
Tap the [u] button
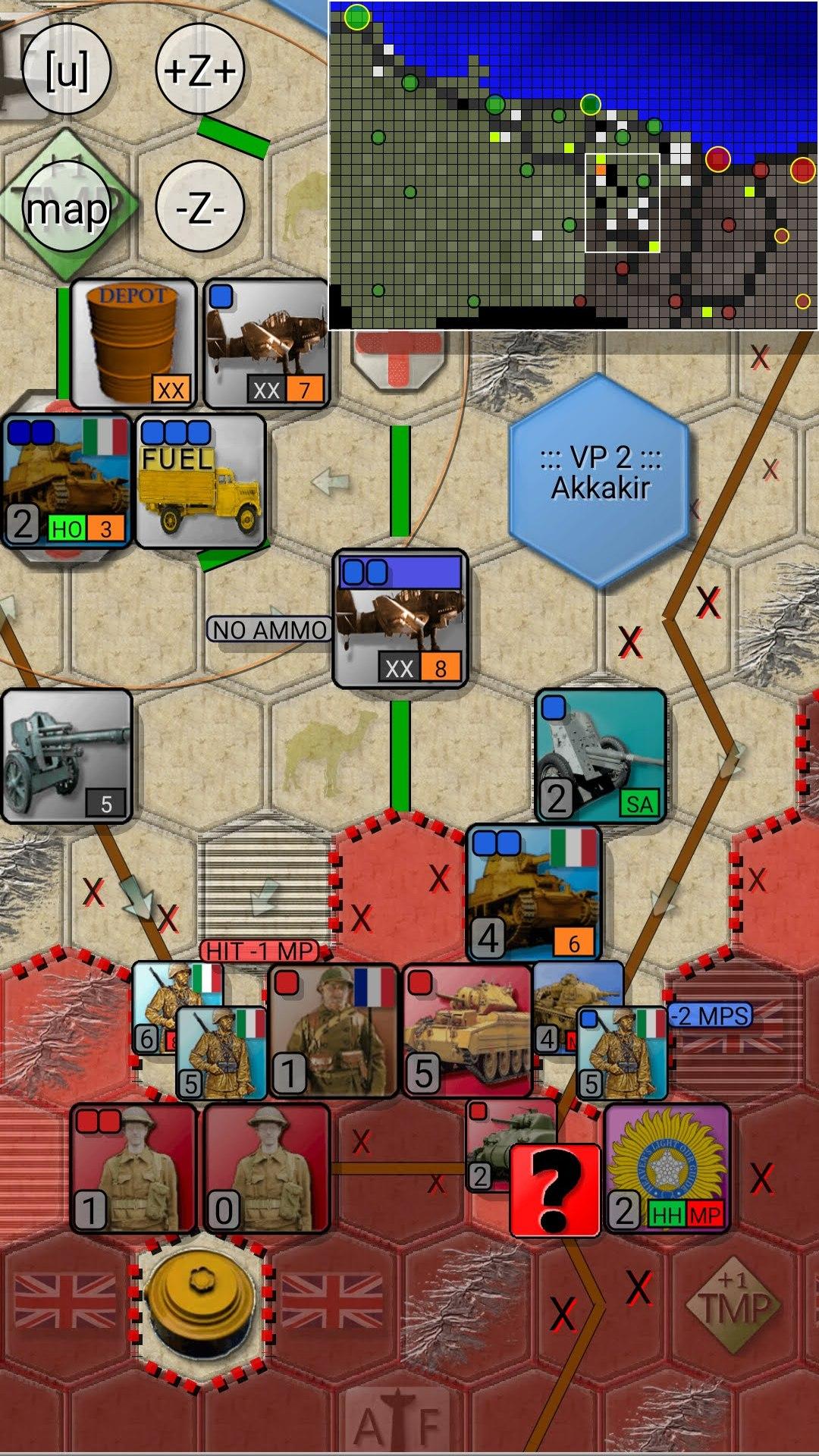coord(67,70)
